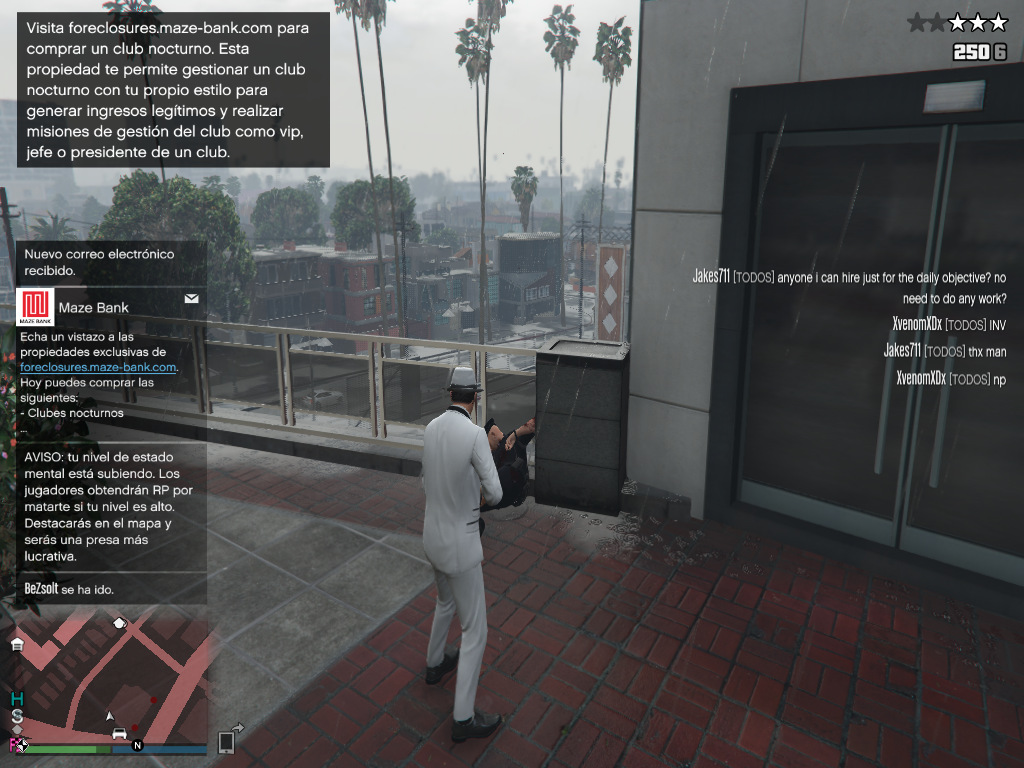1024x768 pixels.
Task: Click the Maze Bank logo in the email
Action: pyautogui.click(x=36, y=306)
